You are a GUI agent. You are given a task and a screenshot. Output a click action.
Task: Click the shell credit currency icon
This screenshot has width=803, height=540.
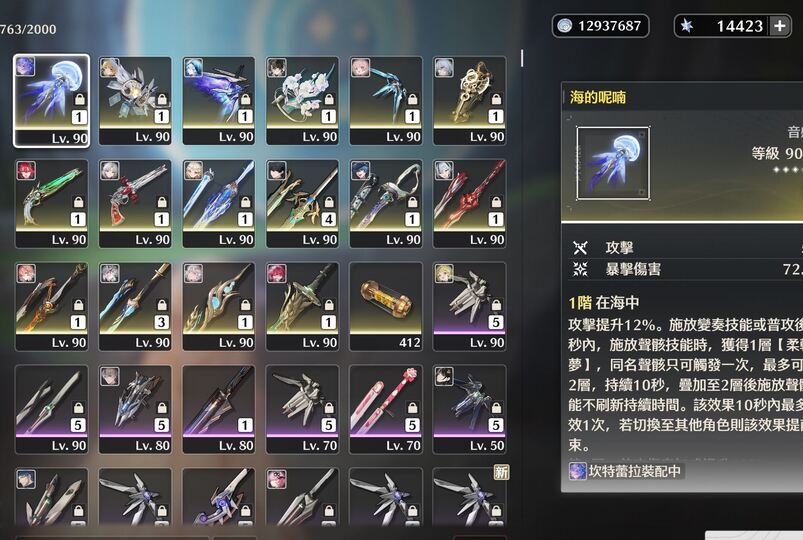click(x=565, y=26)
